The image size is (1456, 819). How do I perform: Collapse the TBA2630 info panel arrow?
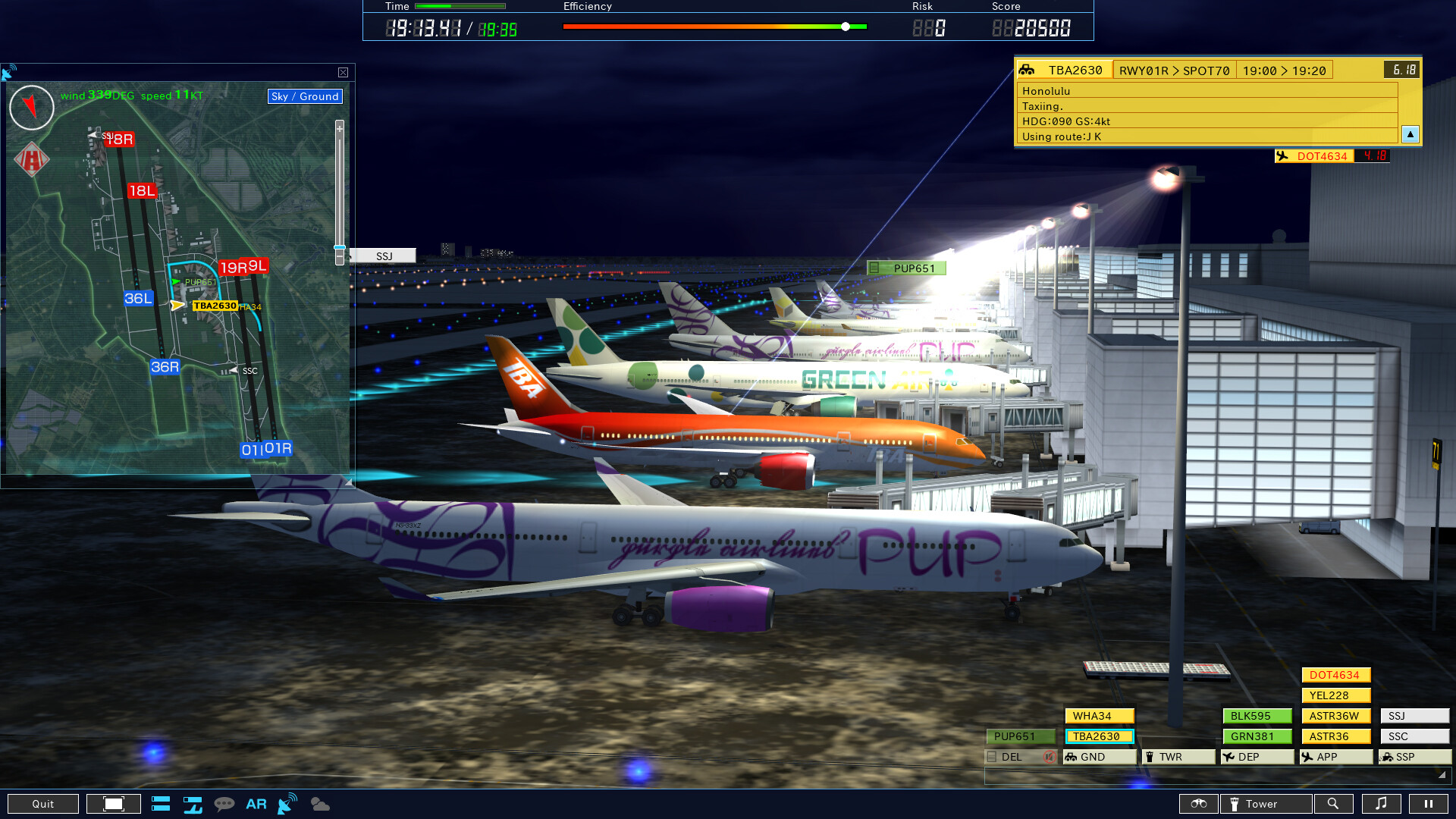1410,134
